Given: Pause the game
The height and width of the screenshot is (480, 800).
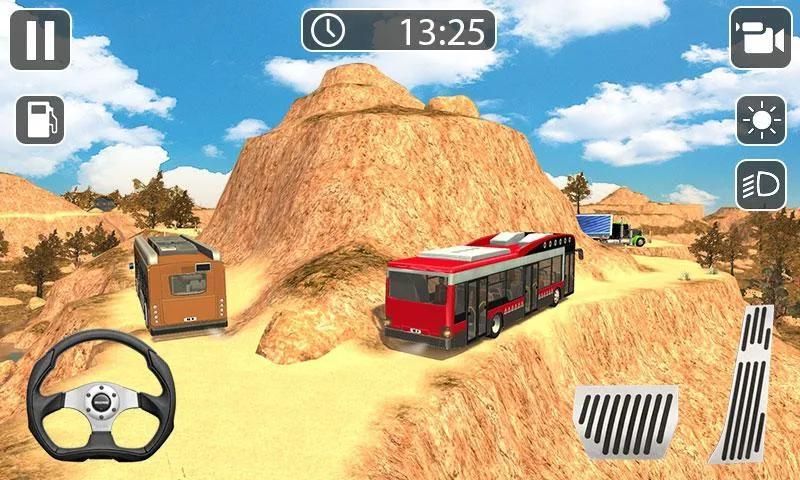Looking at the screenshot, I should point(40,39).
